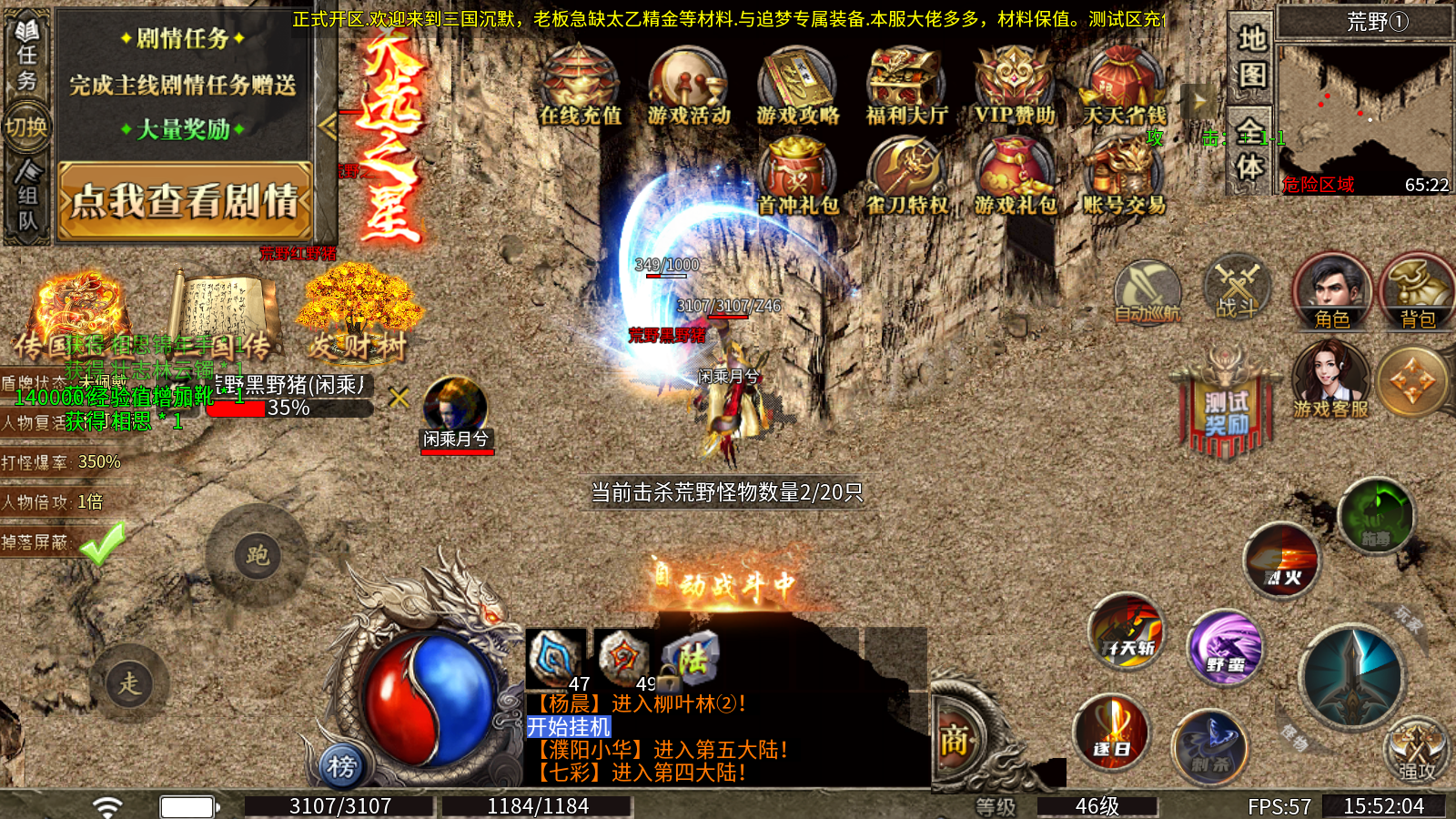Switch to 跑 run mode
This screenshot has width=1456, height=819.
pos(257,555)
